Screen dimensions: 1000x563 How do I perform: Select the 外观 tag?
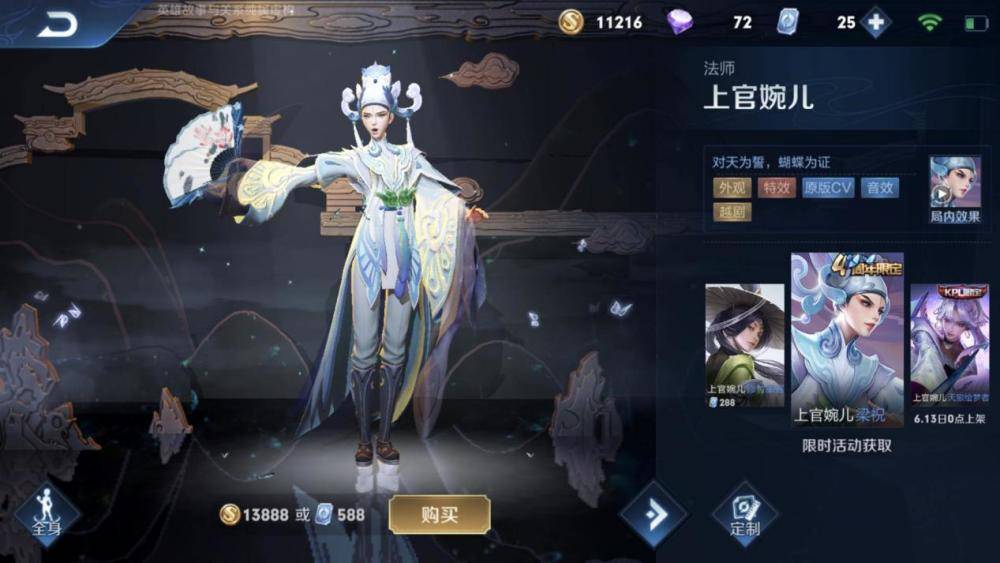tap(732, 187)
